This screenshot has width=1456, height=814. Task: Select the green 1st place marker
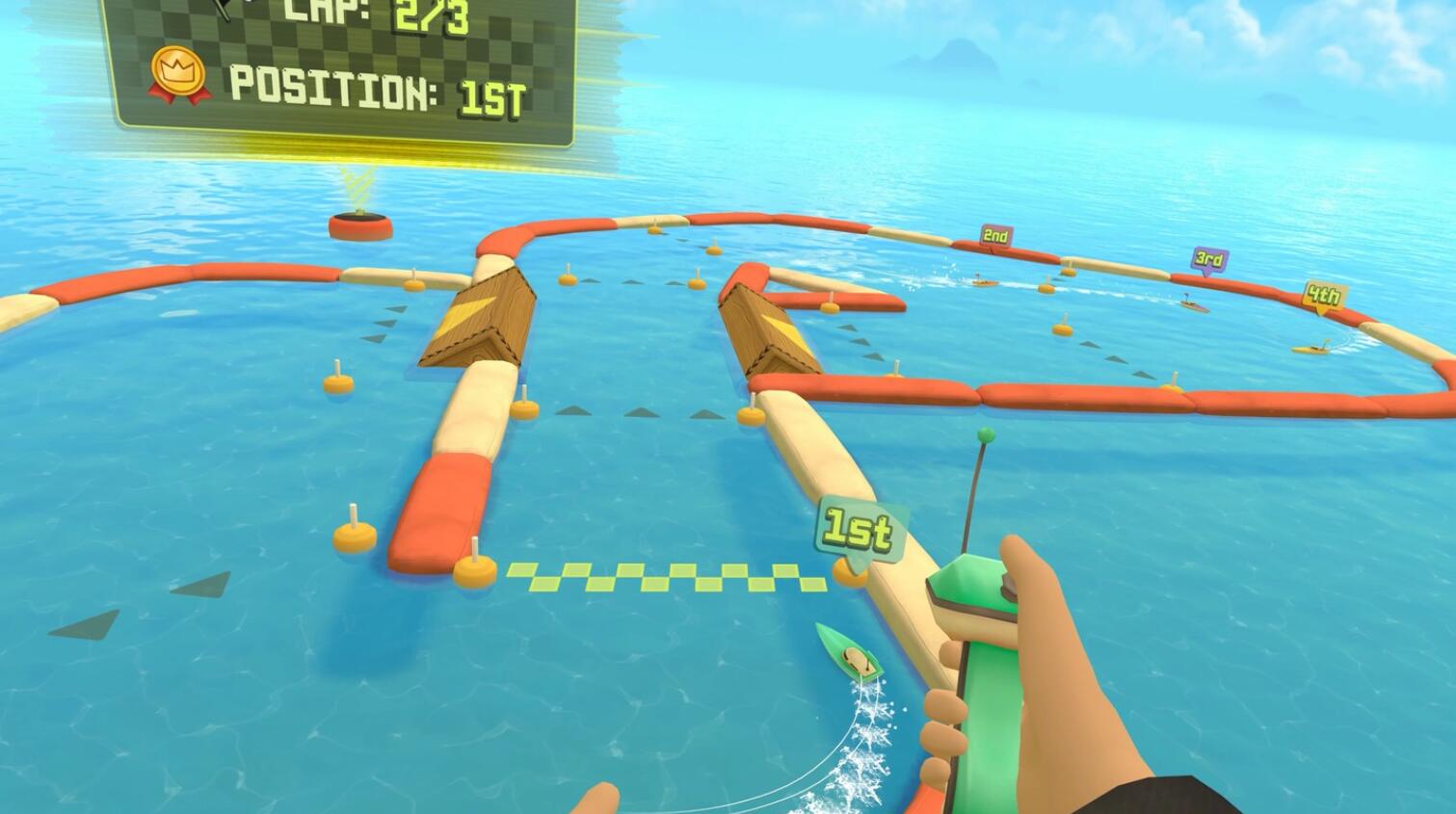[856, 527]
